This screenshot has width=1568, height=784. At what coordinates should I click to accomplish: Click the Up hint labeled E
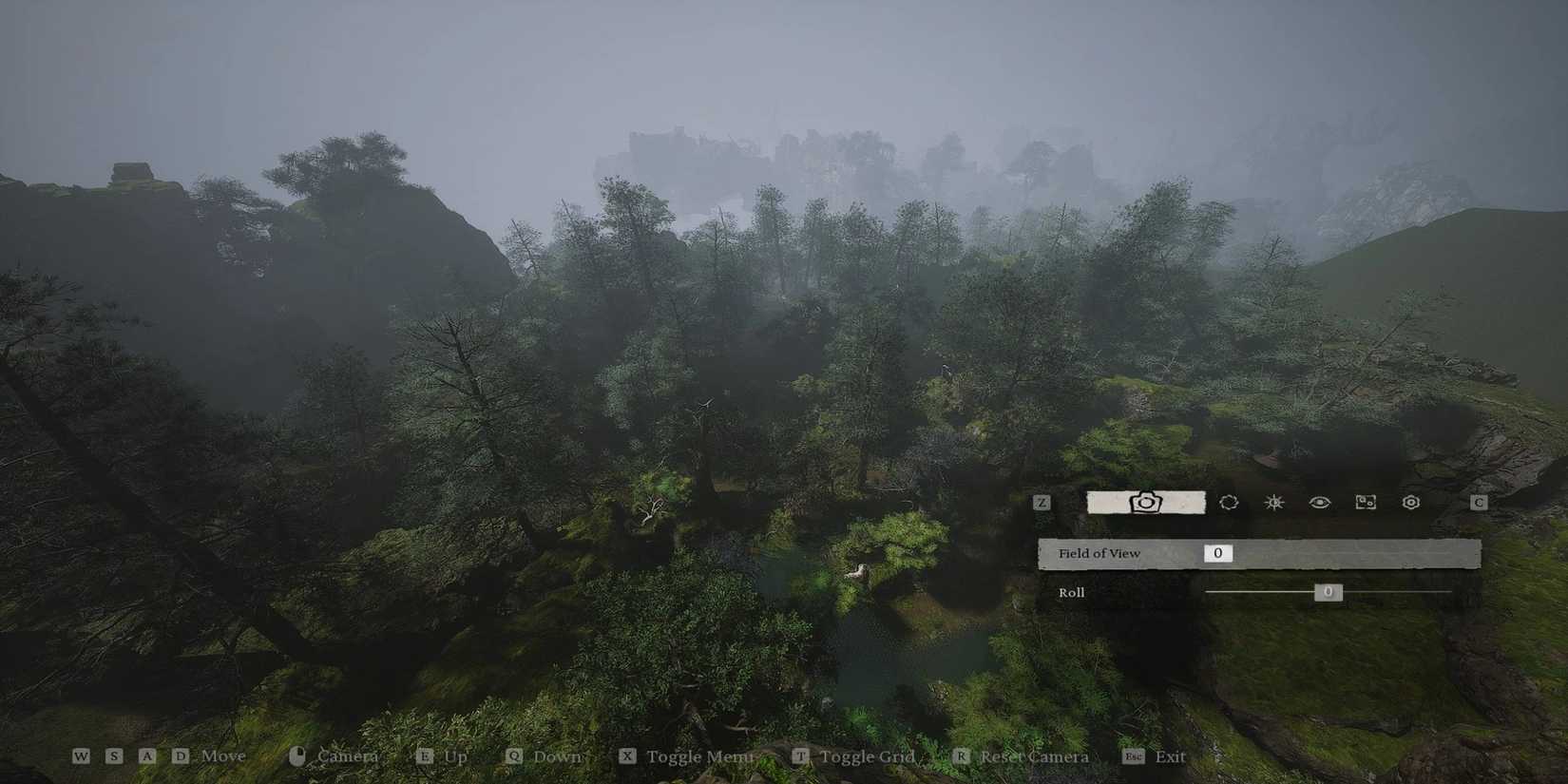tap(425, 756)
